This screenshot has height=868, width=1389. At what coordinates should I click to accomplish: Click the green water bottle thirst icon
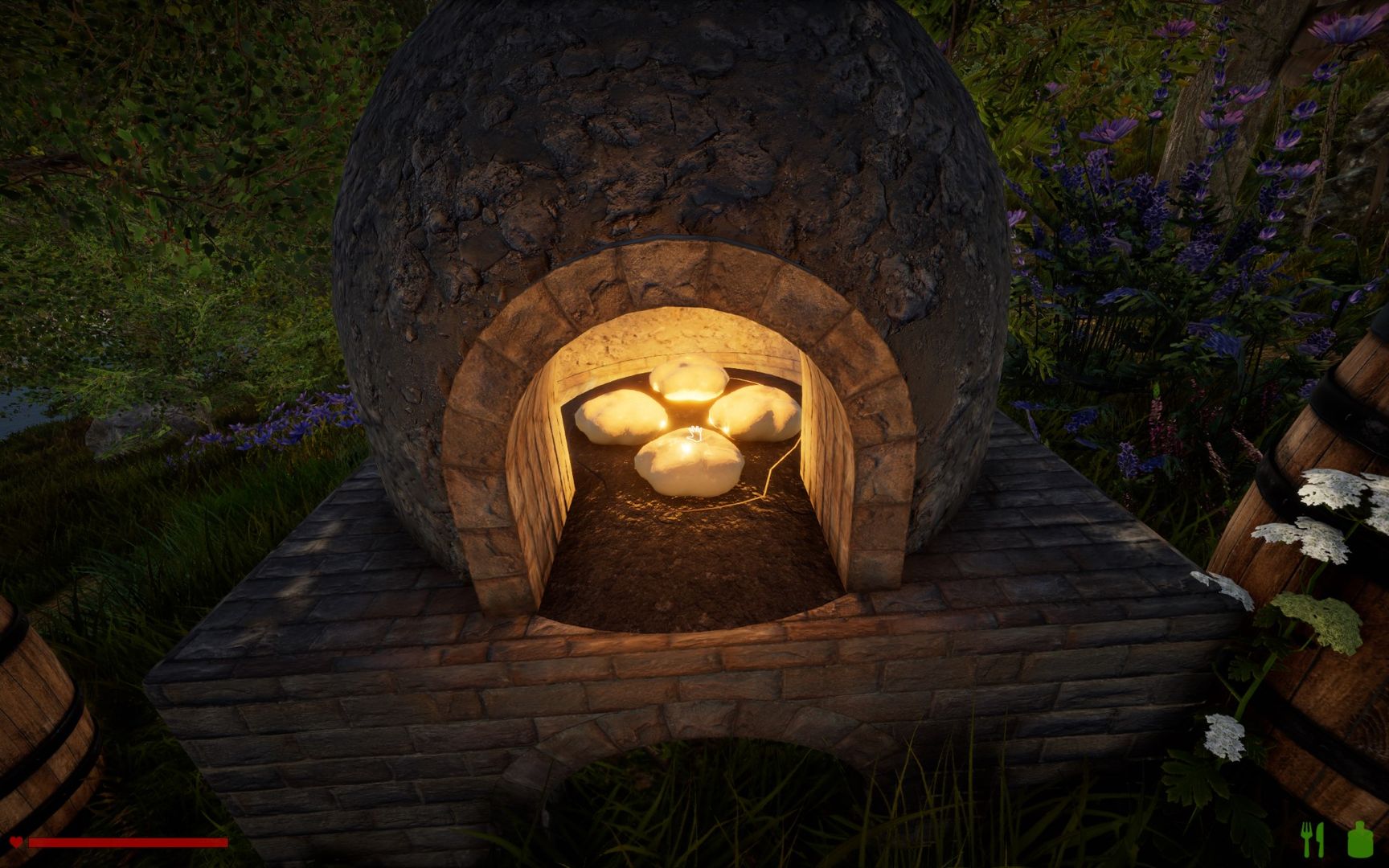click(x=1359, y=839)
